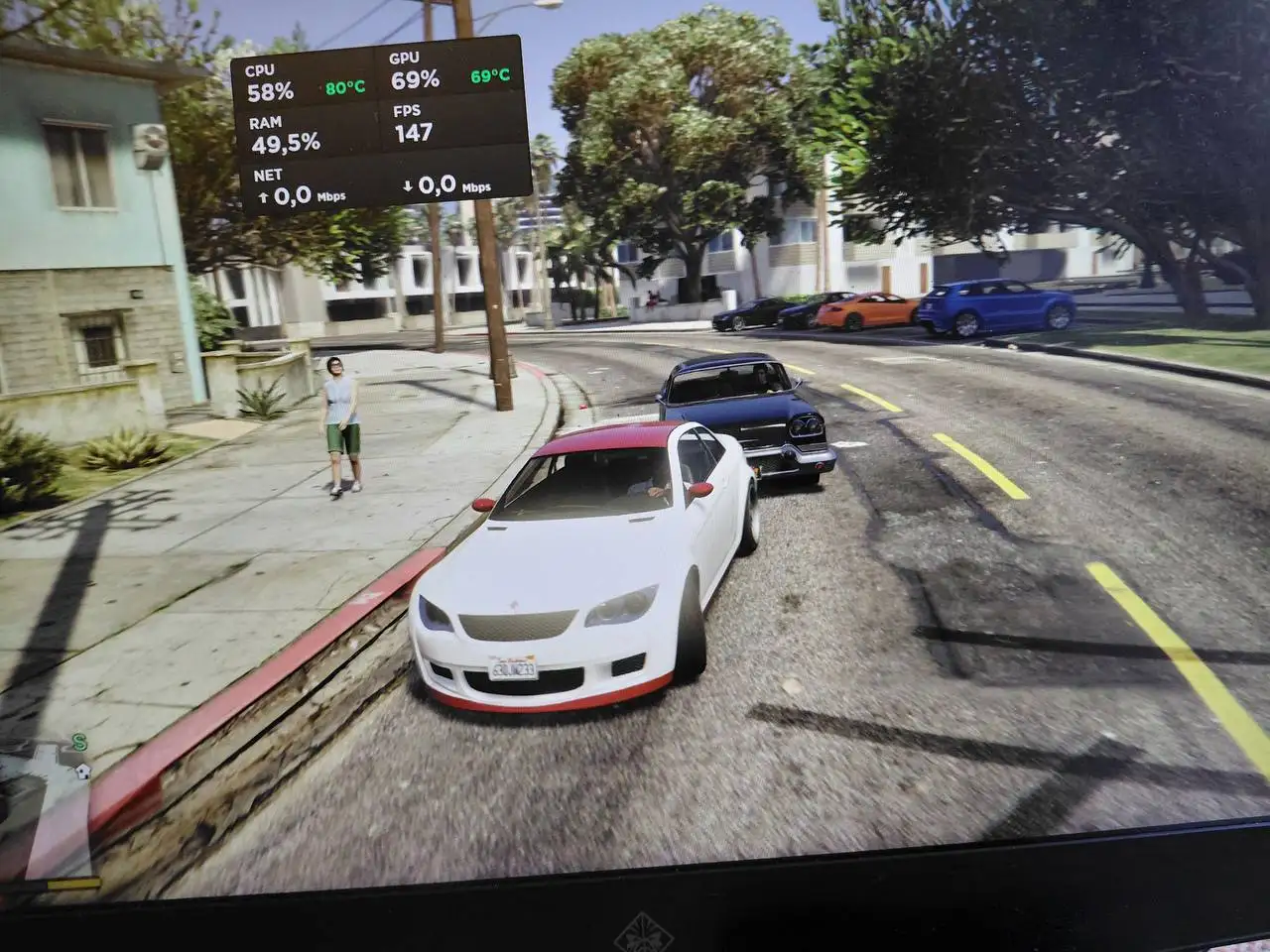This screenshot has height=952, width=1270.
Task: Select the green S marker on the minimap
Action: (x=78, y=742)
